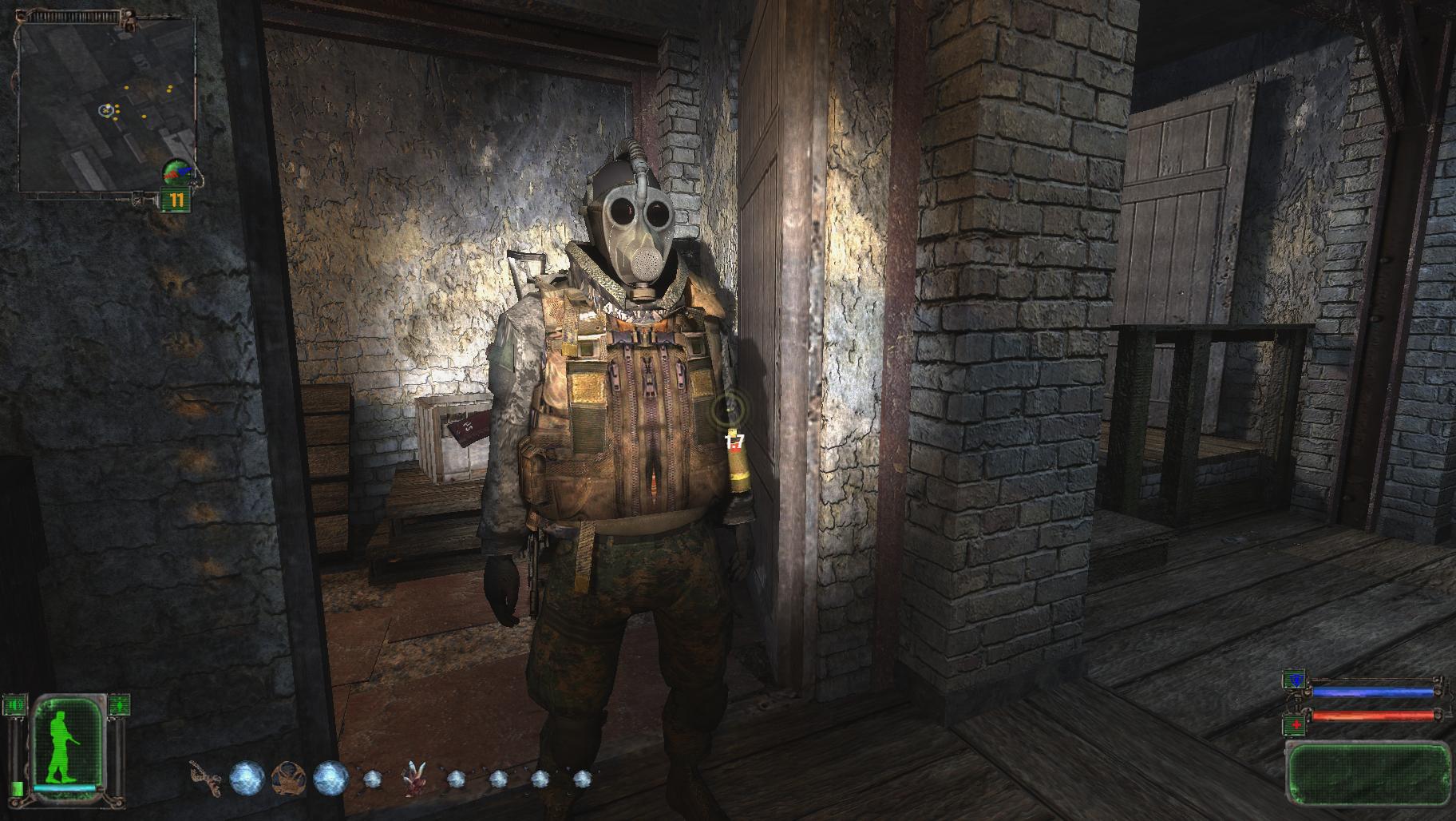
Task: Click the round green radar icon
Action: [x=176, y=171]
